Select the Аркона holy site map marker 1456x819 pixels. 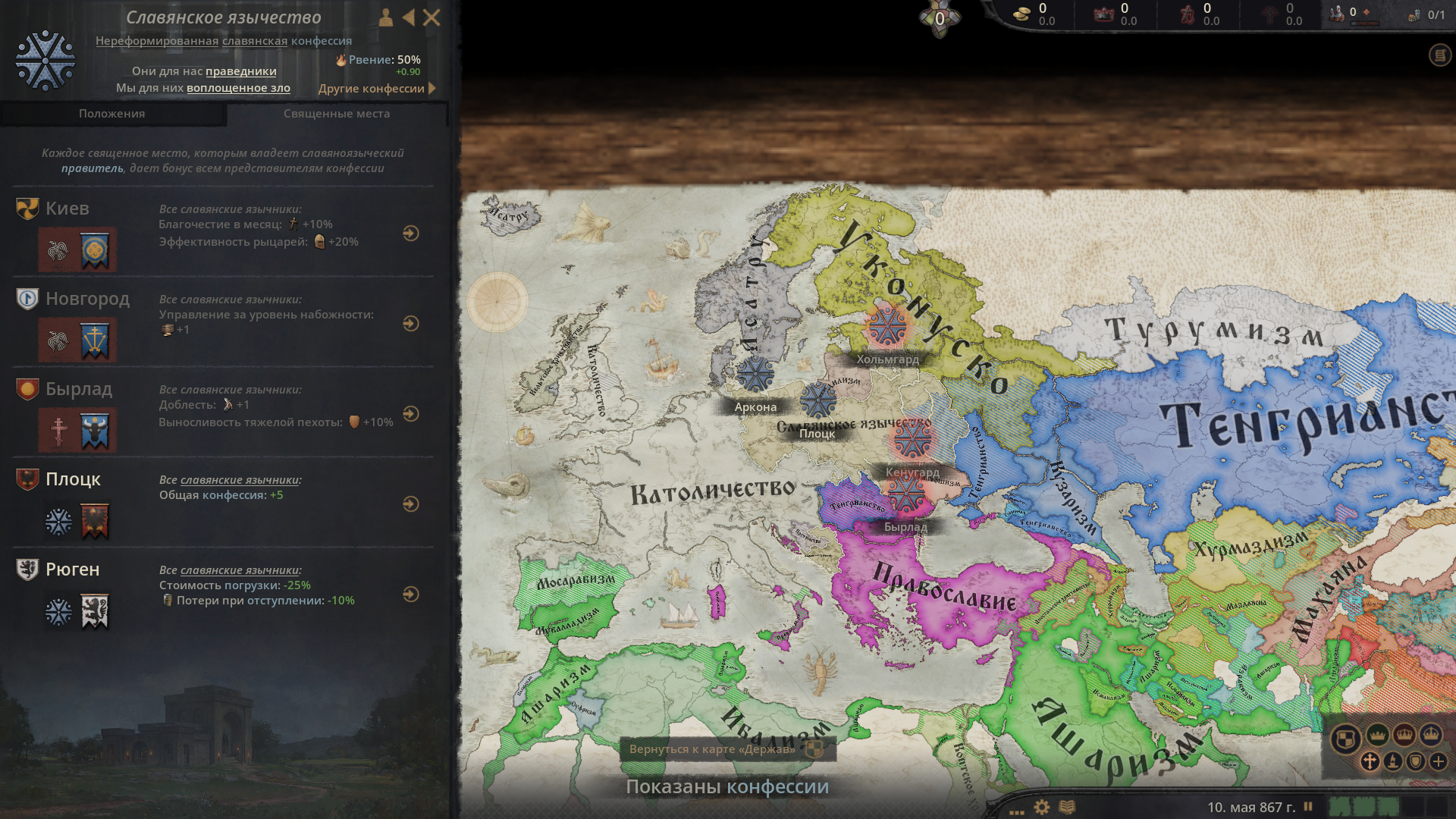755,374
